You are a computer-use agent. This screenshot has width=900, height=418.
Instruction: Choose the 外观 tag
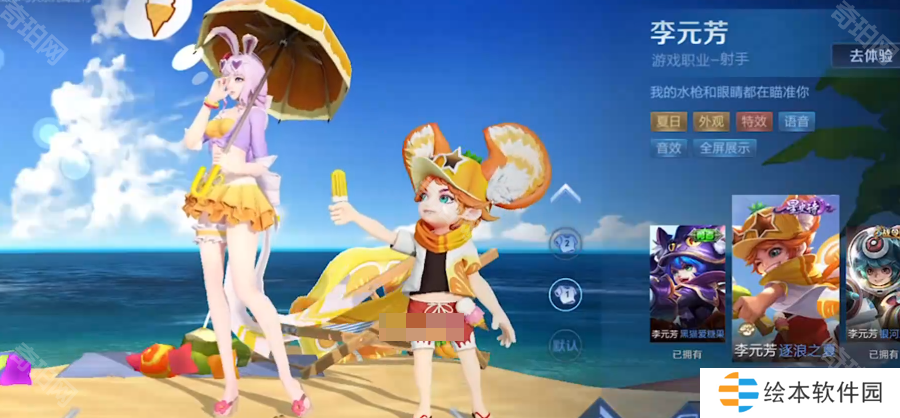click(711, 122)
